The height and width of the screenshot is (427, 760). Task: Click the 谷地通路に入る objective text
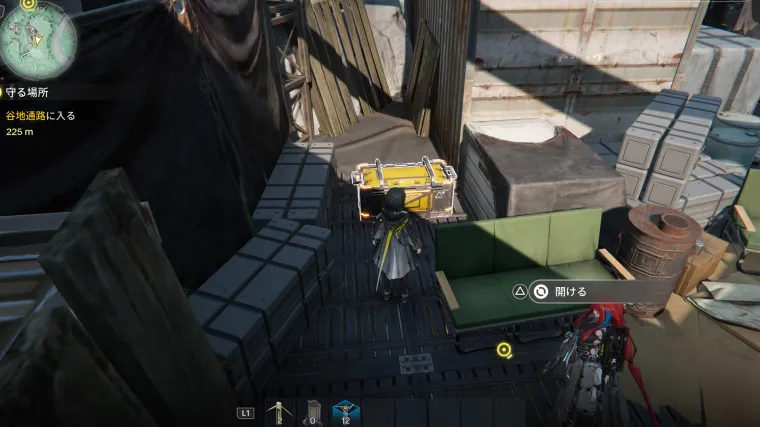[41, 115]
